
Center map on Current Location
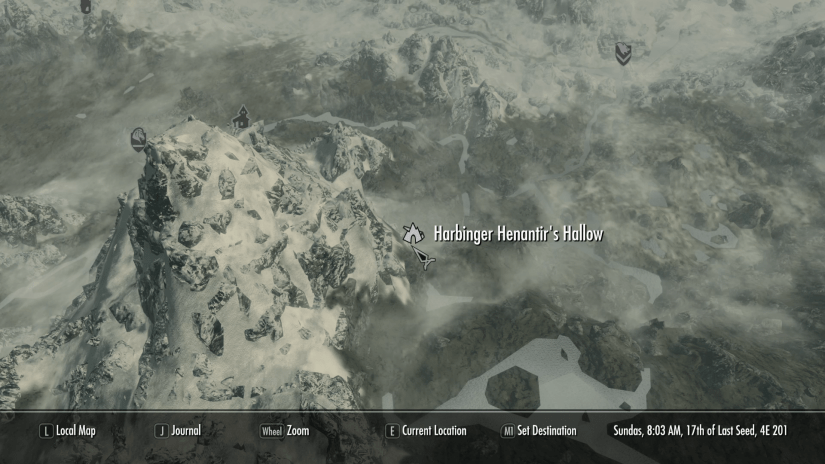(434, 431)
